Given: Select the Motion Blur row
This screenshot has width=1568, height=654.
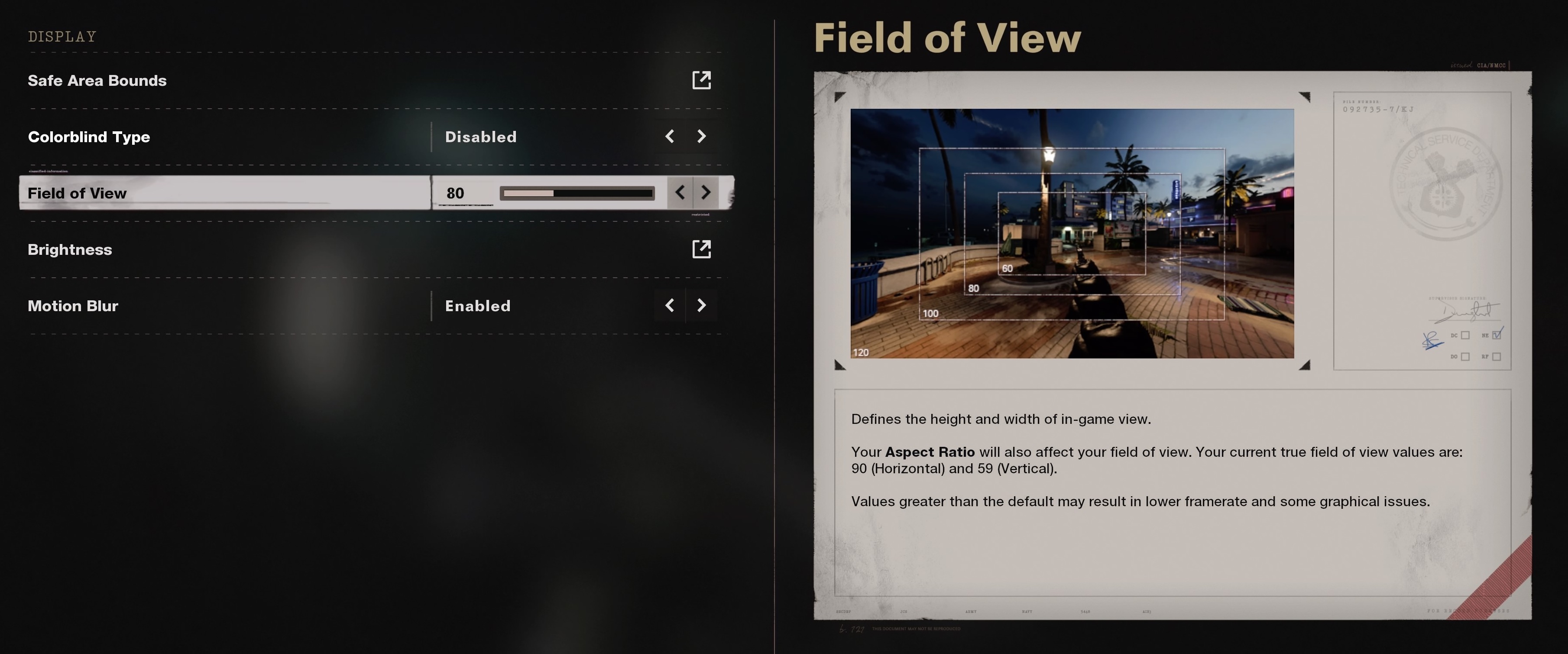Looking at the screenshot, I should (x=73, y=306).
